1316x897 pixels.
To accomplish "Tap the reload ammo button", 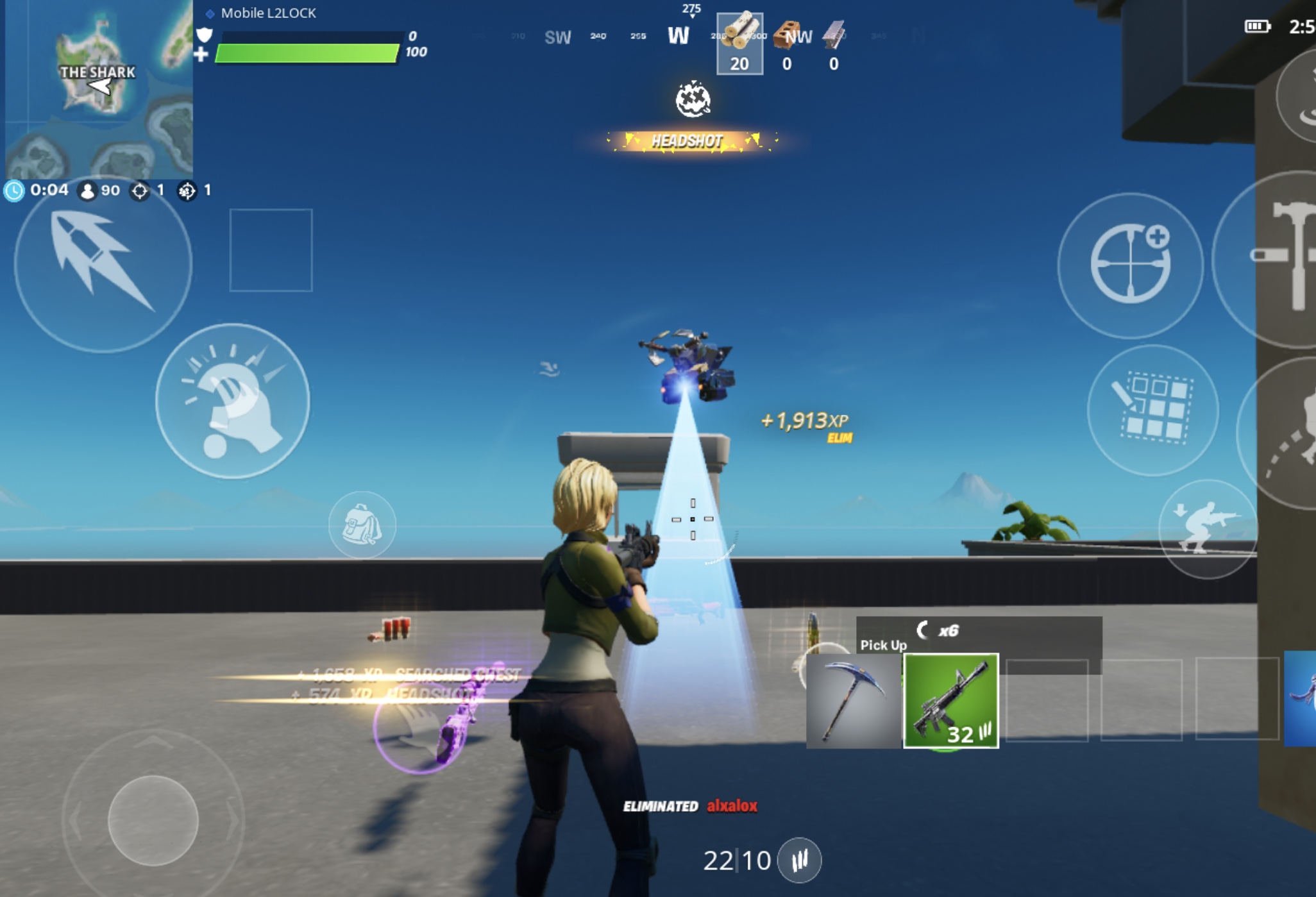I will tap(799, 860).
